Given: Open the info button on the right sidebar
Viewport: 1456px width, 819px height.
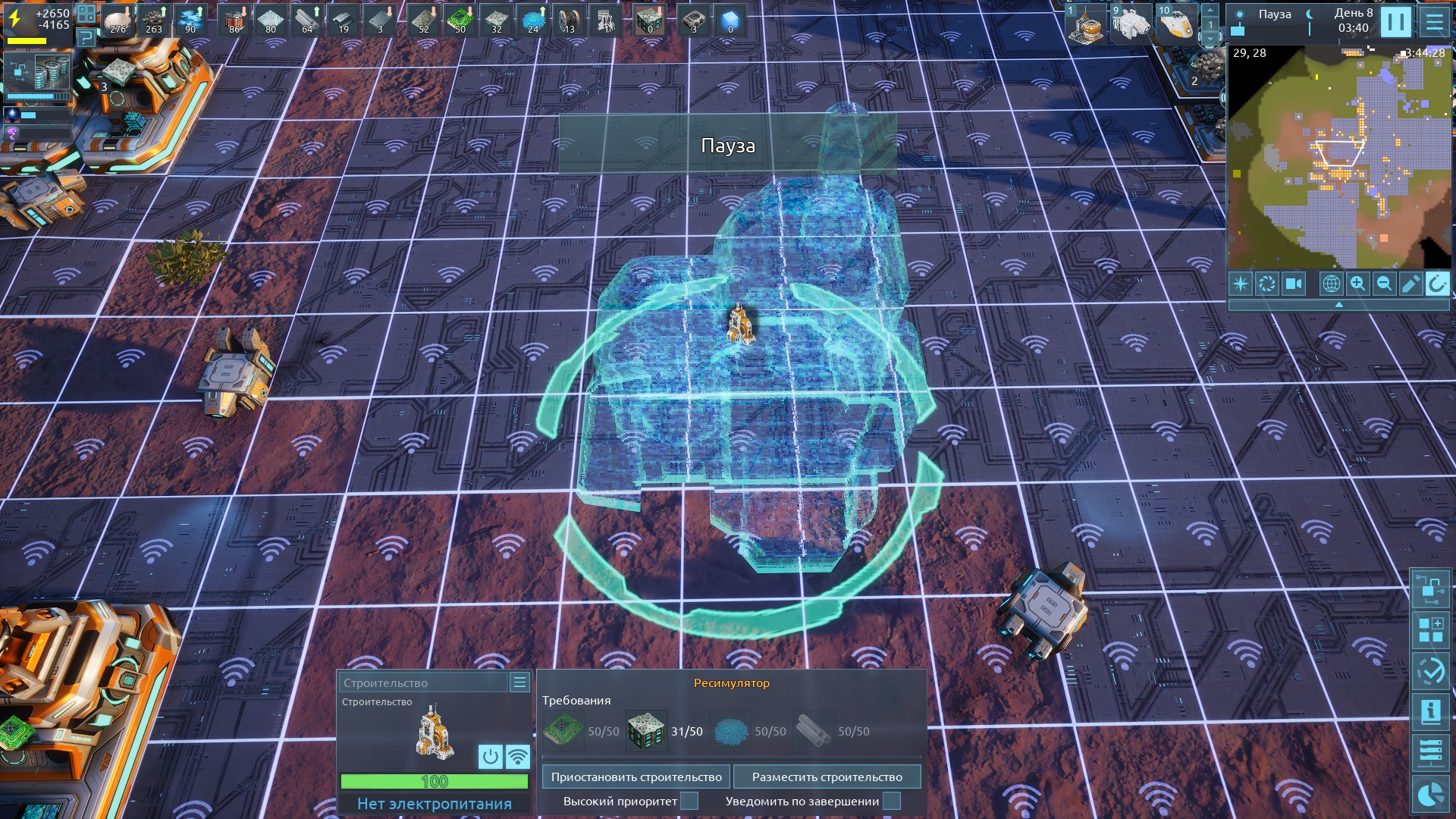Looking at the screenshot, I should [1431, 711].
